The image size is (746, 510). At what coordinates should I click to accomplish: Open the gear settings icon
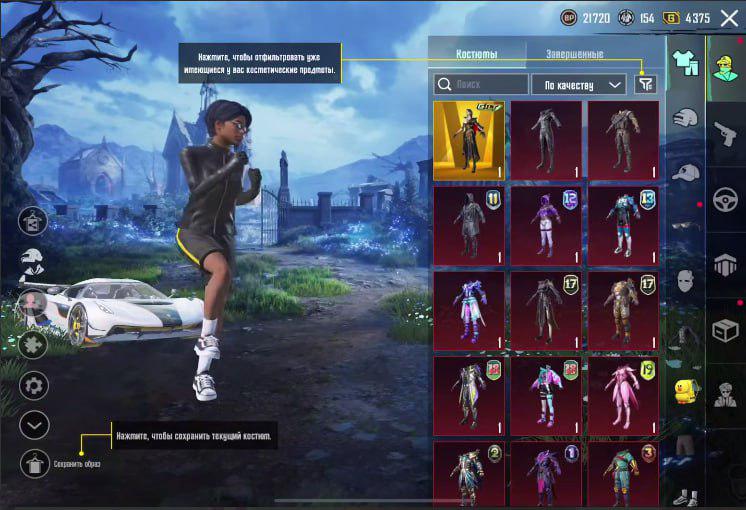(x=35, y=385)
